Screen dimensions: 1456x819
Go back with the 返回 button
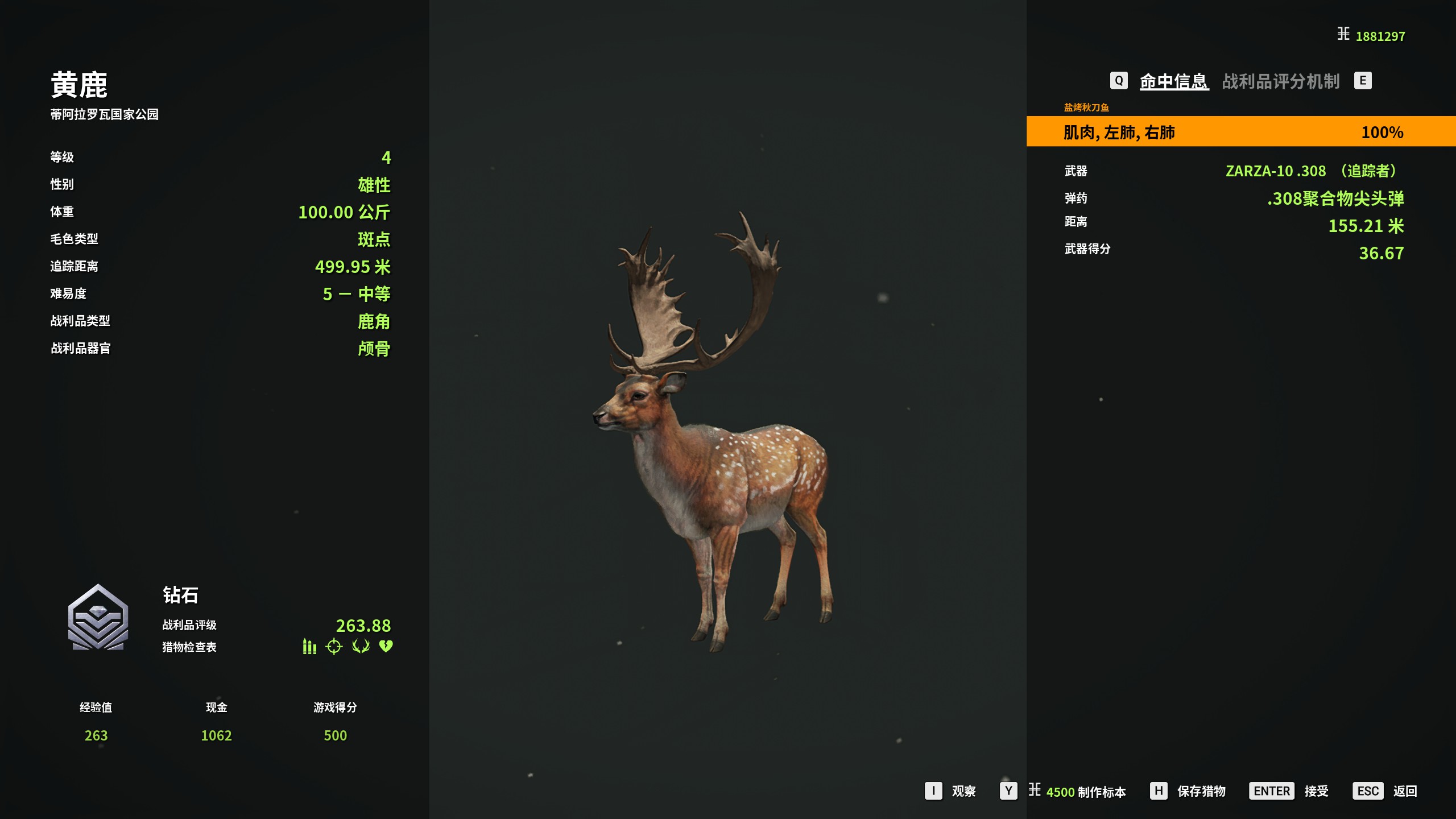pyautogui.click(x=1404, y=791)
